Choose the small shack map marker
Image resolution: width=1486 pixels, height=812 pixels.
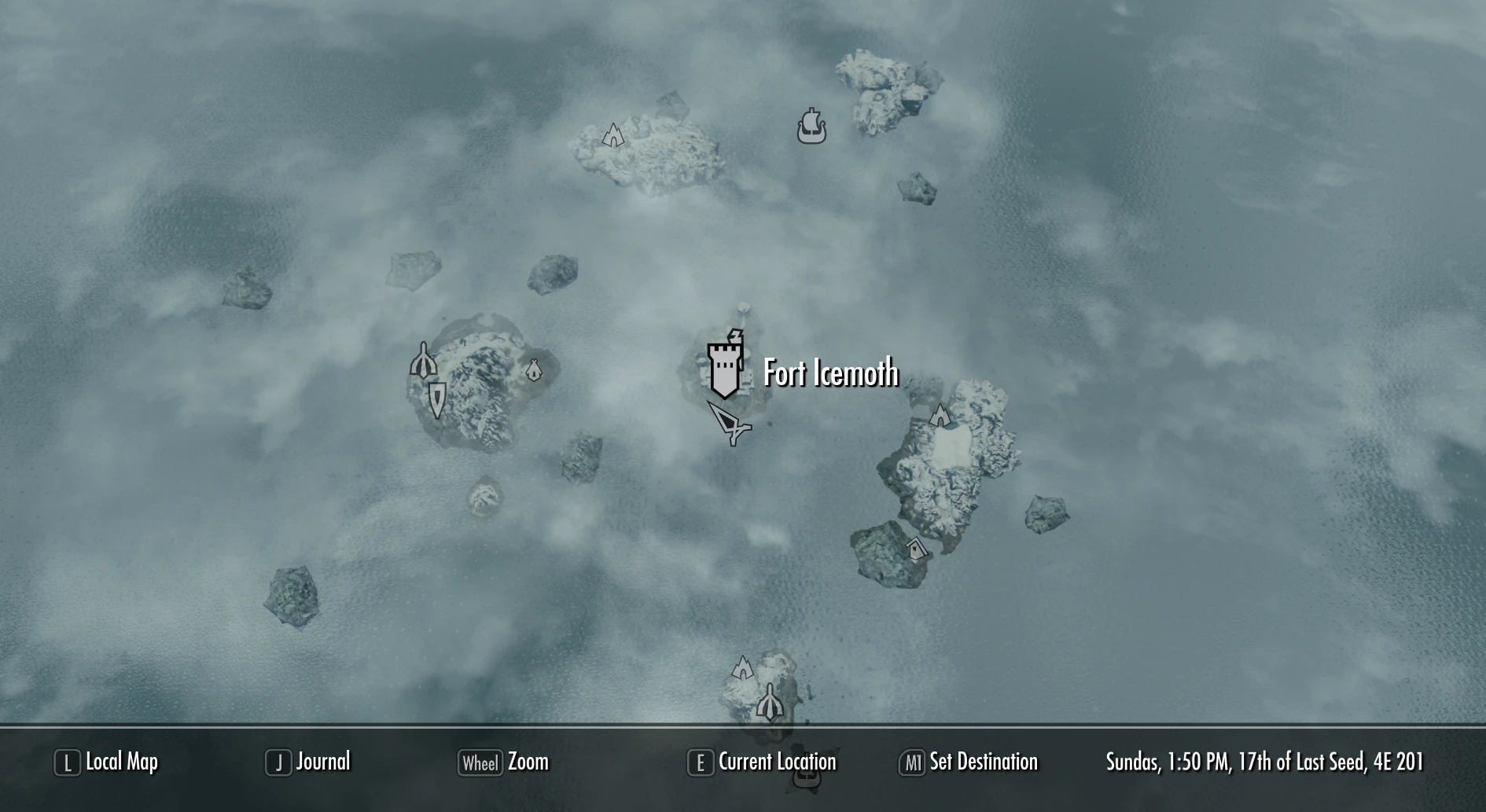tap(916, 548)
